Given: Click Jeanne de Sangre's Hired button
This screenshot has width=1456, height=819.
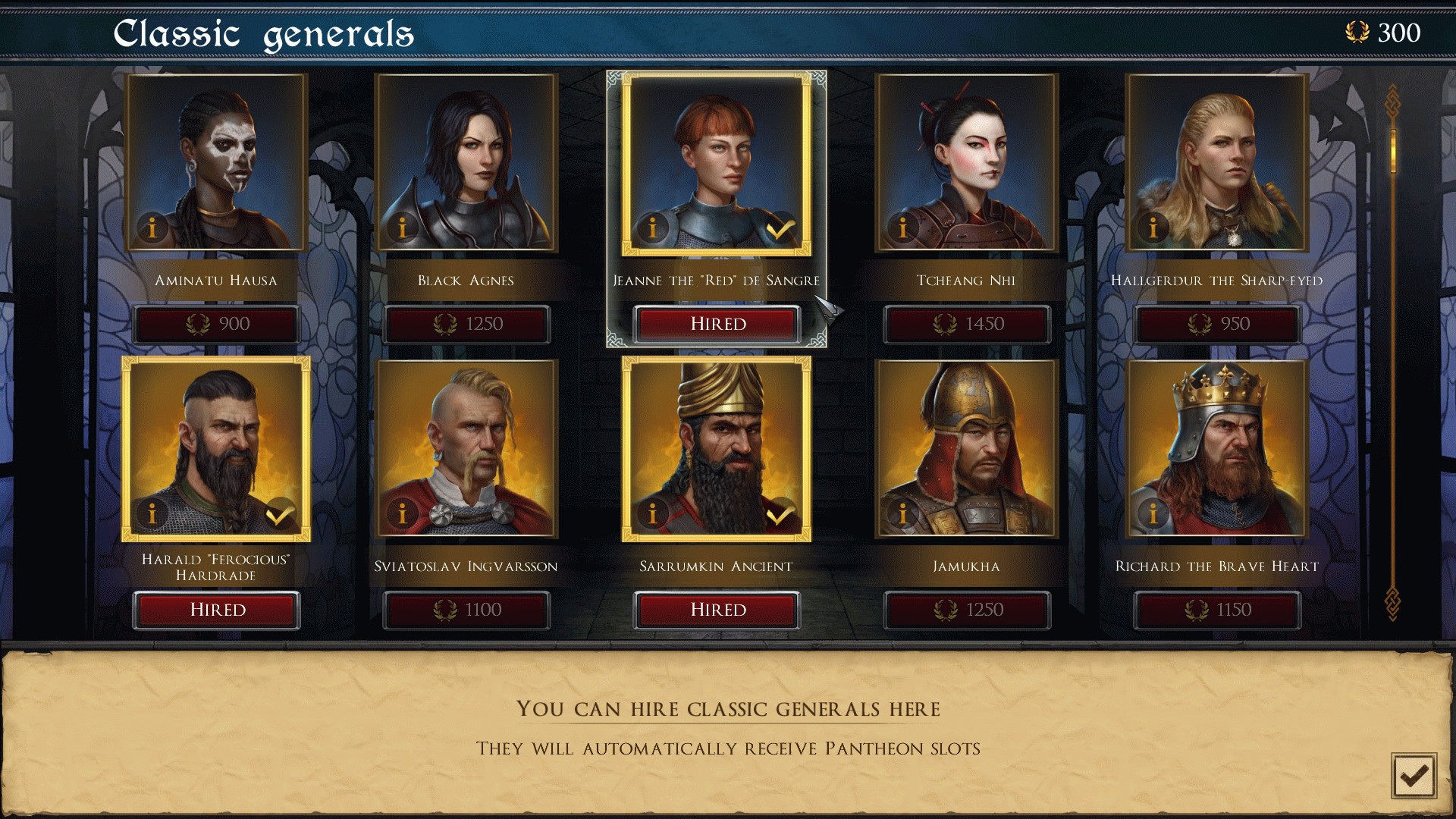Looking at the screenshot, I should tap(717, 325).
